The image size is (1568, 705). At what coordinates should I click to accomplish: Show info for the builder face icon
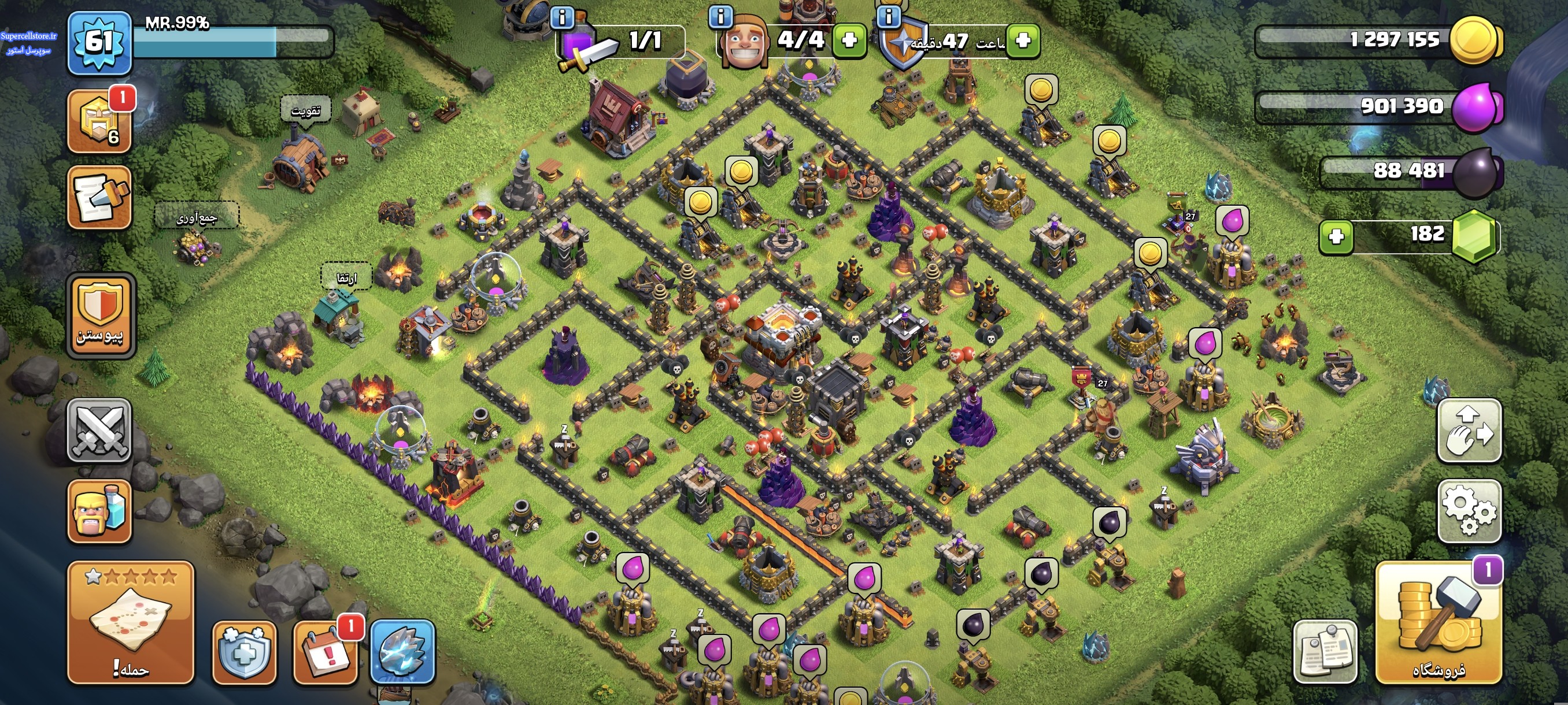(x=721, y=16)
